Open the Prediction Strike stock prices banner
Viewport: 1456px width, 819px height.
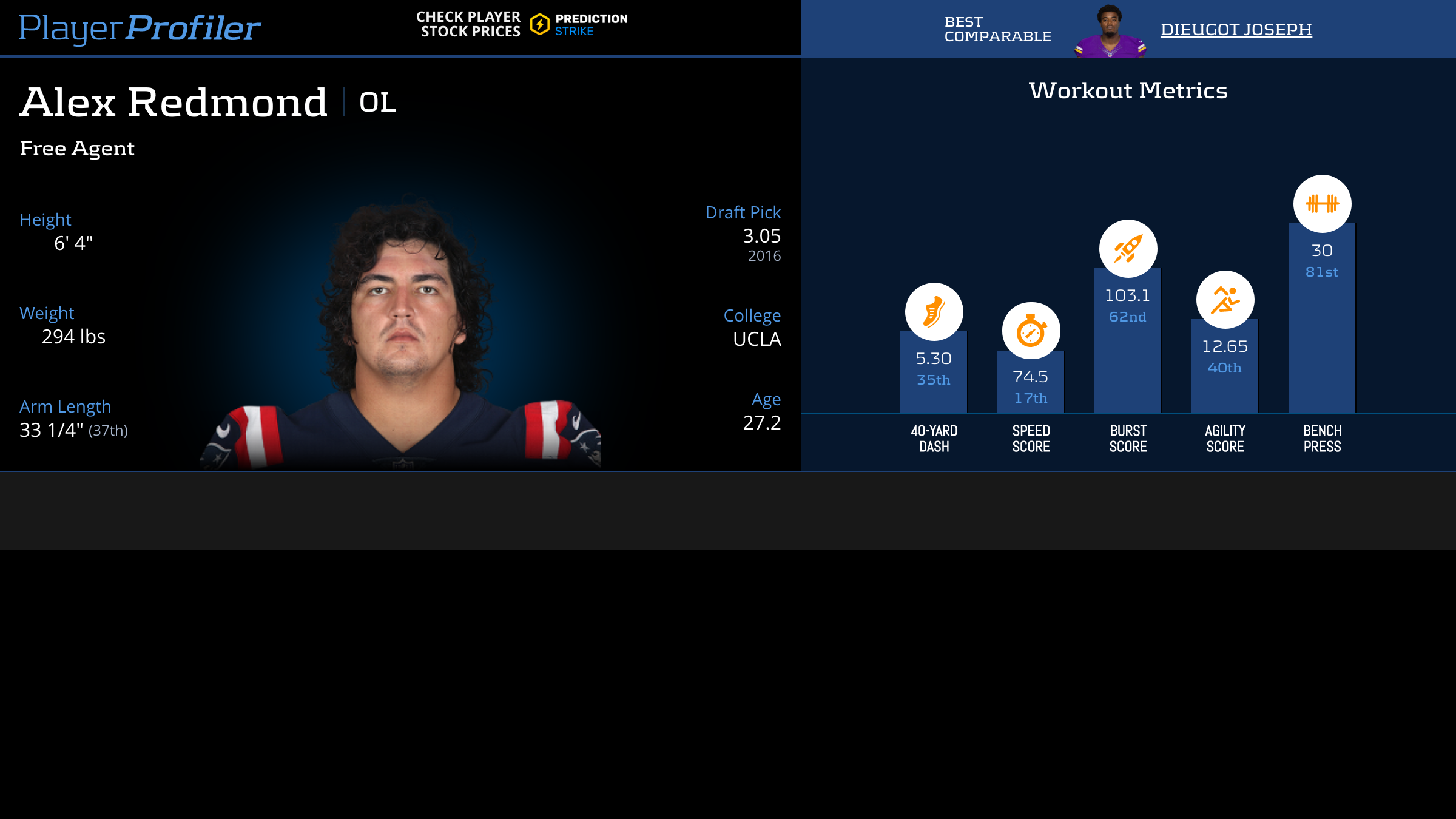pos(522,24)
